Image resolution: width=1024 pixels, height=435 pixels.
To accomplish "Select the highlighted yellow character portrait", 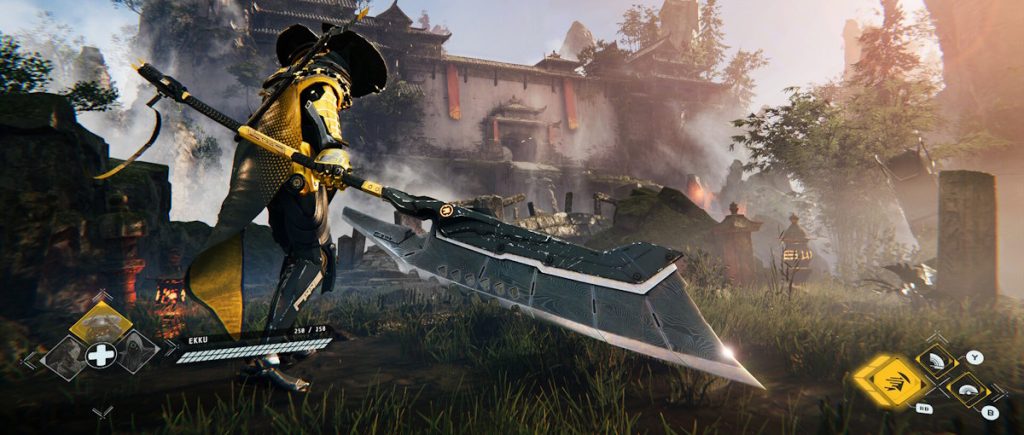I will click(100, 321).
